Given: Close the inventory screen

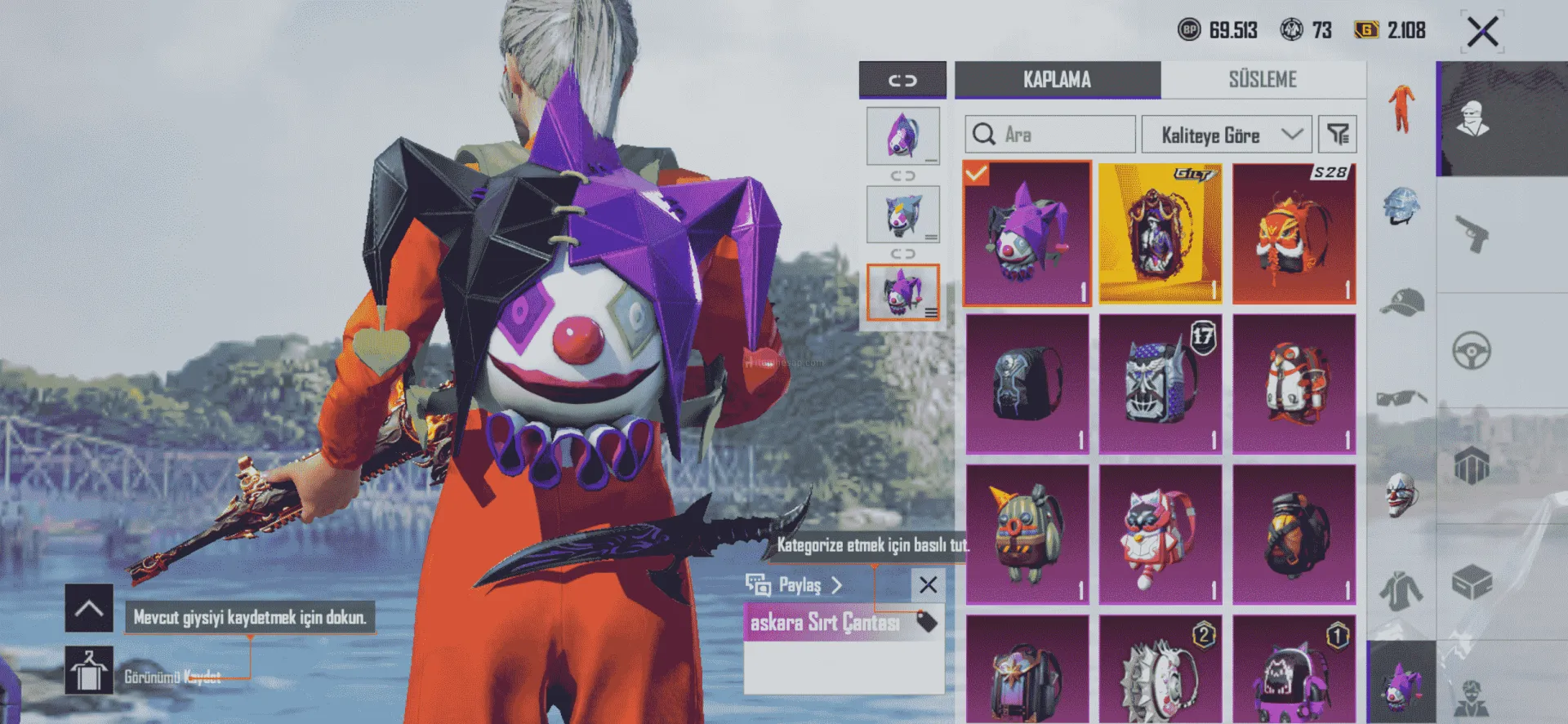Looking at the screenshot, I should pyautogui.click(x=1481, y=33).
